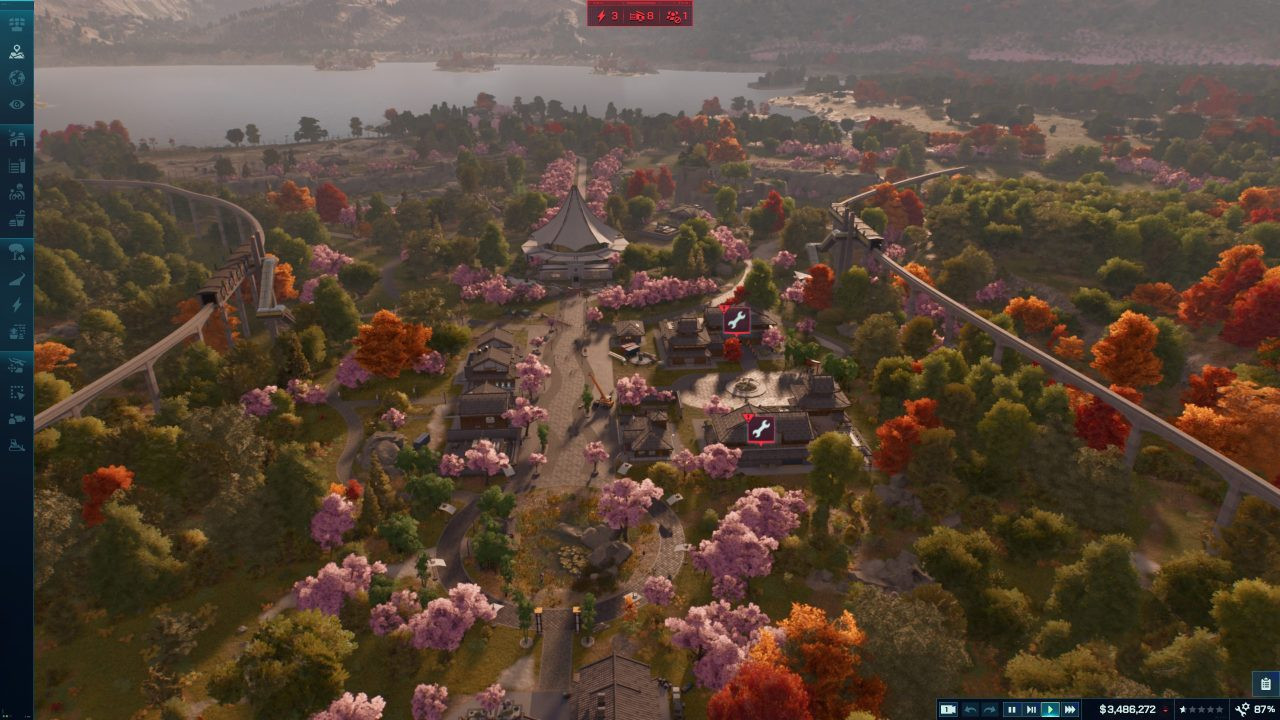
Task: Choose the step-forward speed button
Action: pos(1031,709)
